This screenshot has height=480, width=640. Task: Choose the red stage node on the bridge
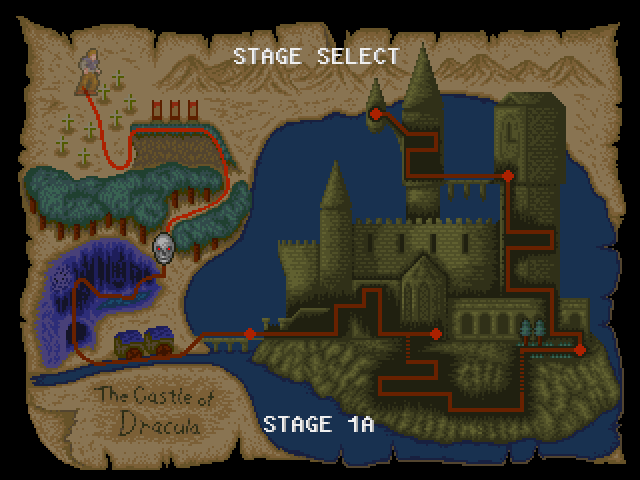coord(249,333)
